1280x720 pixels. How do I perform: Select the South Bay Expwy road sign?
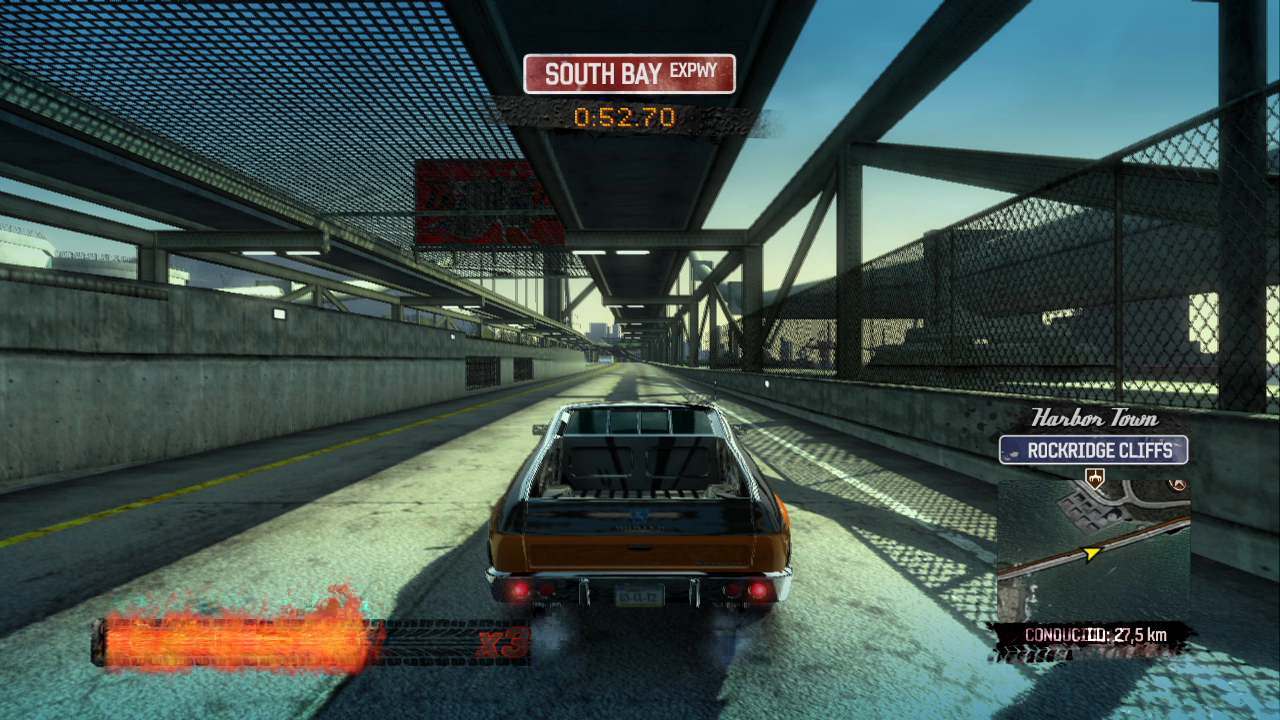click(629, 74)
